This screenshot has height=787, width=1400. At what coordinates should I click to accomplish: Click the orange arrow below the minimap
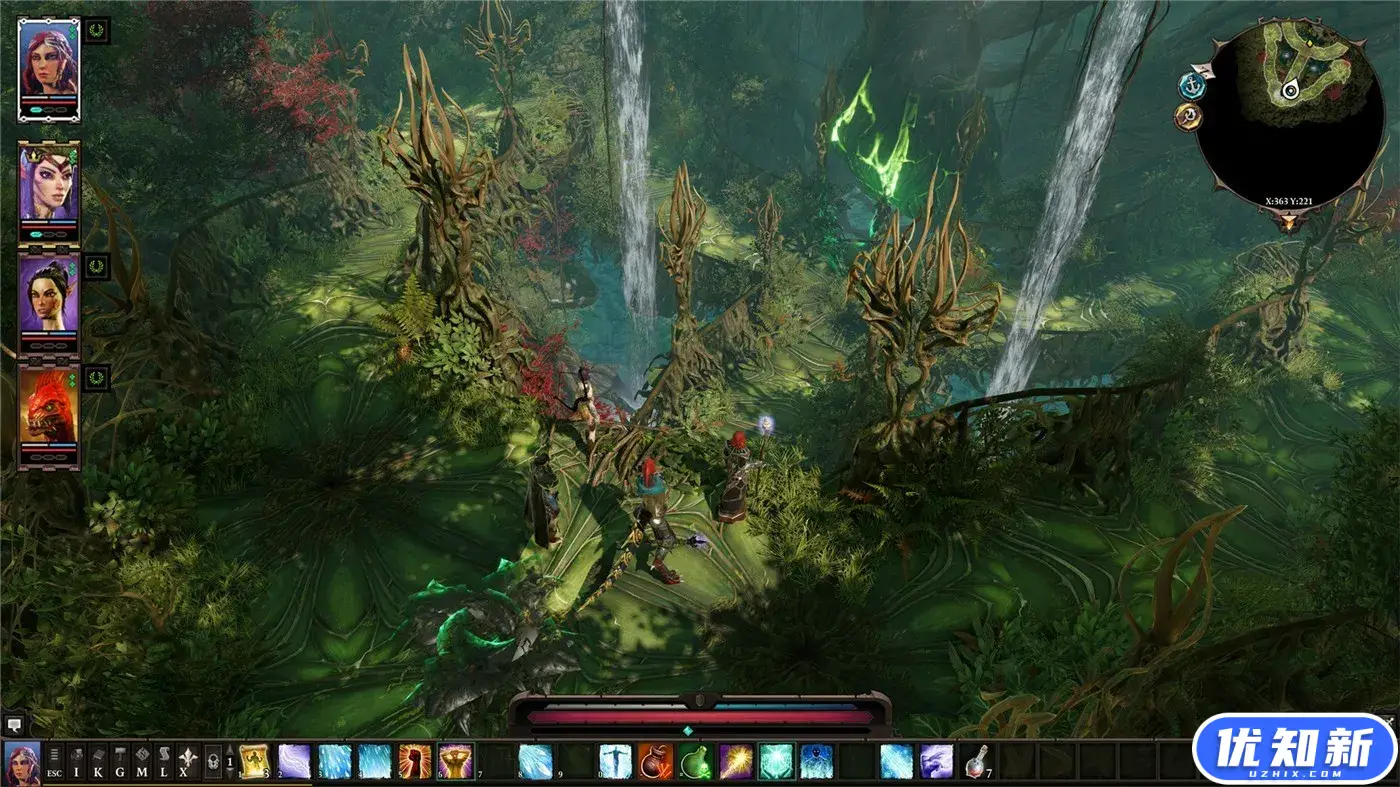click(1289, 223)
